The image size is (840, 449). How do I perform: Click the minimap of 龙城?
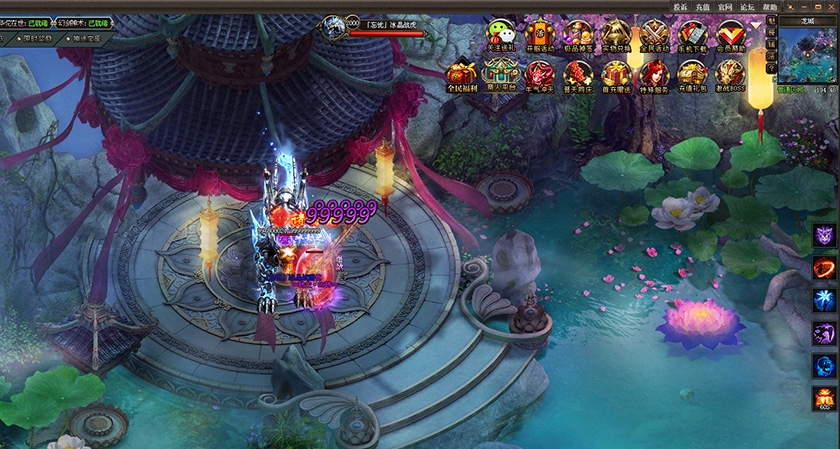[x=808, y=56]
